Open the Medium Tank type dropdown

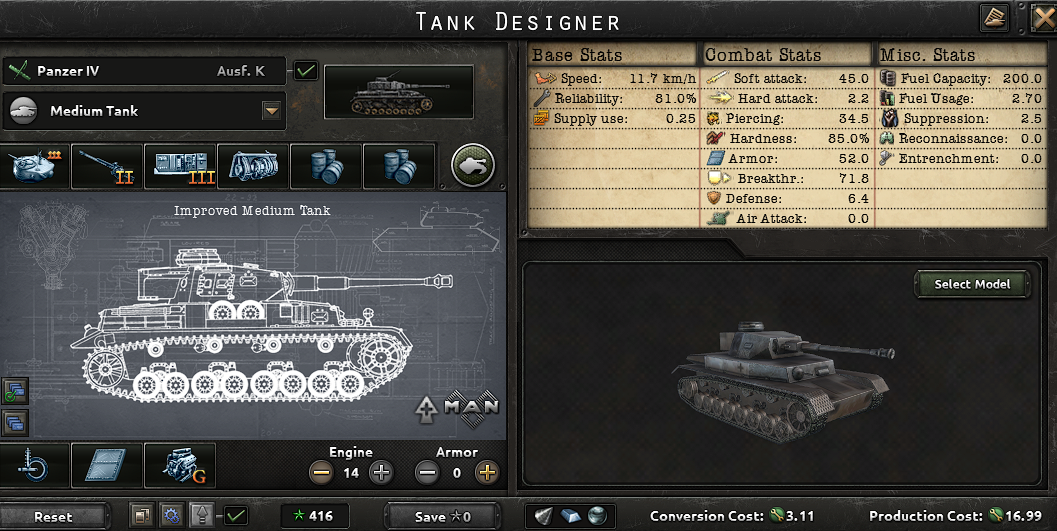[x=270, y=111]
